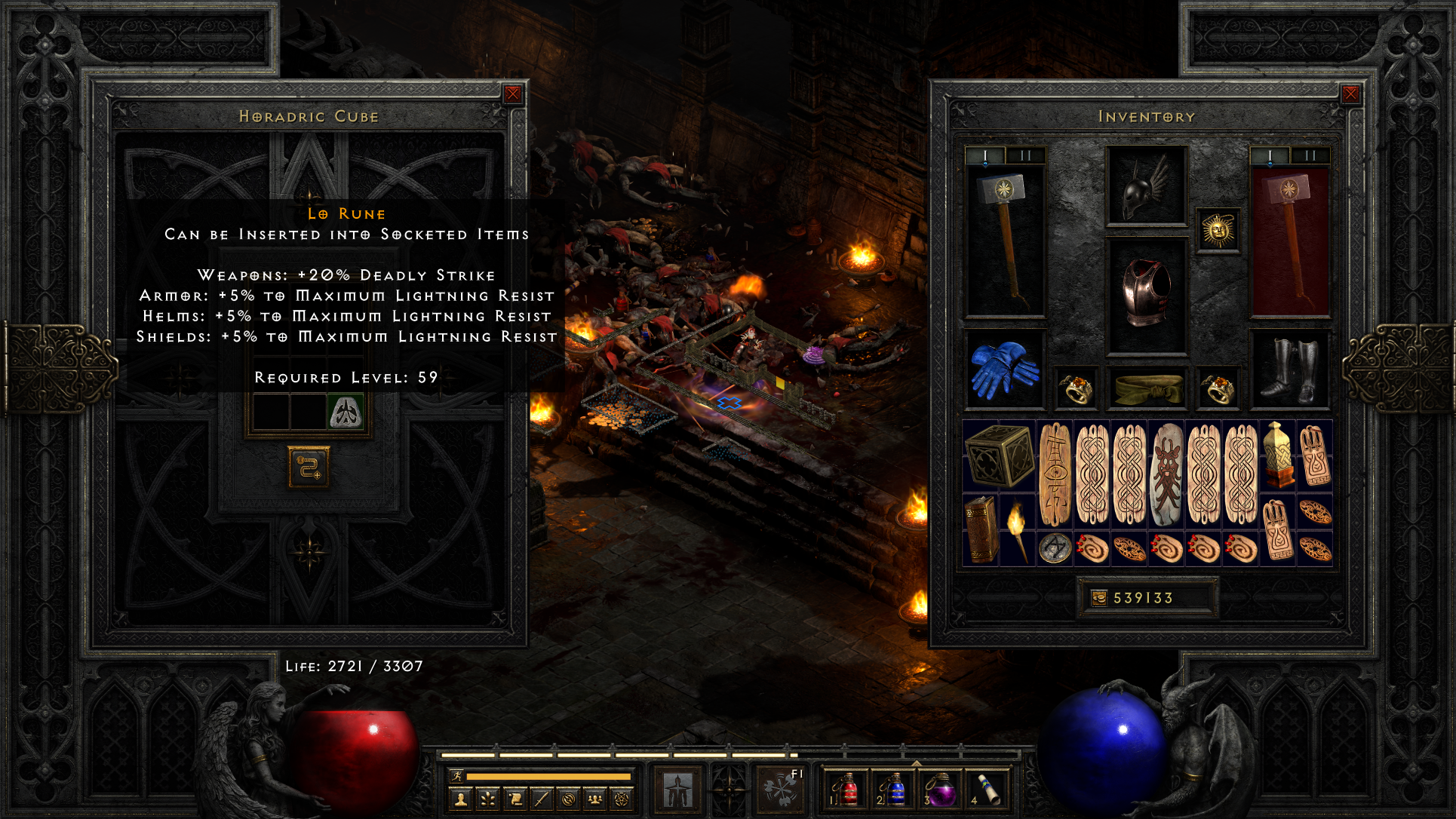
Task: Toggle run/walk next to the stamina bar
Action: point(457,777)
